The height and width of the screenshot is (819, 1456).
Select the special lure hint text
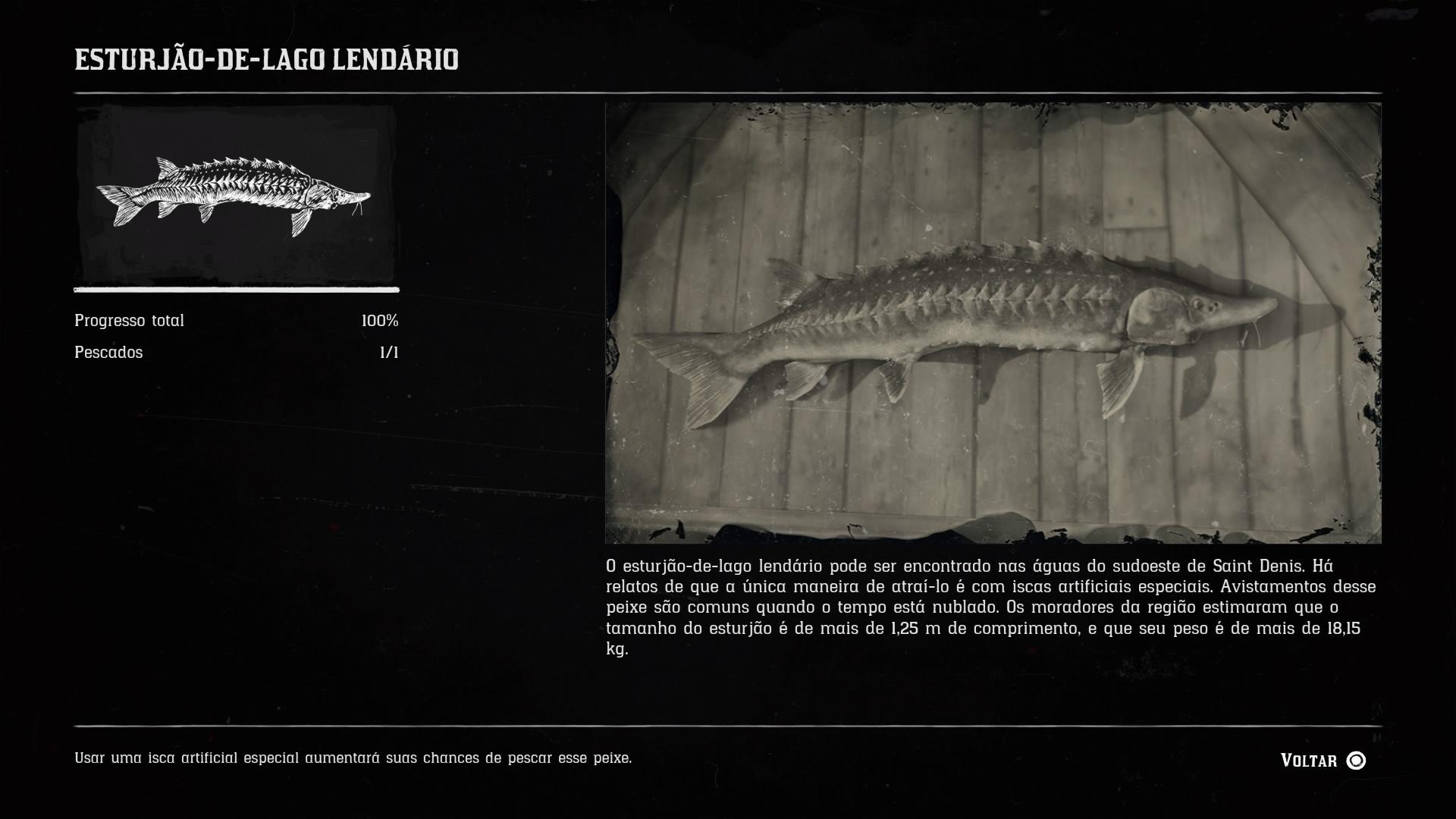[353, 755]
